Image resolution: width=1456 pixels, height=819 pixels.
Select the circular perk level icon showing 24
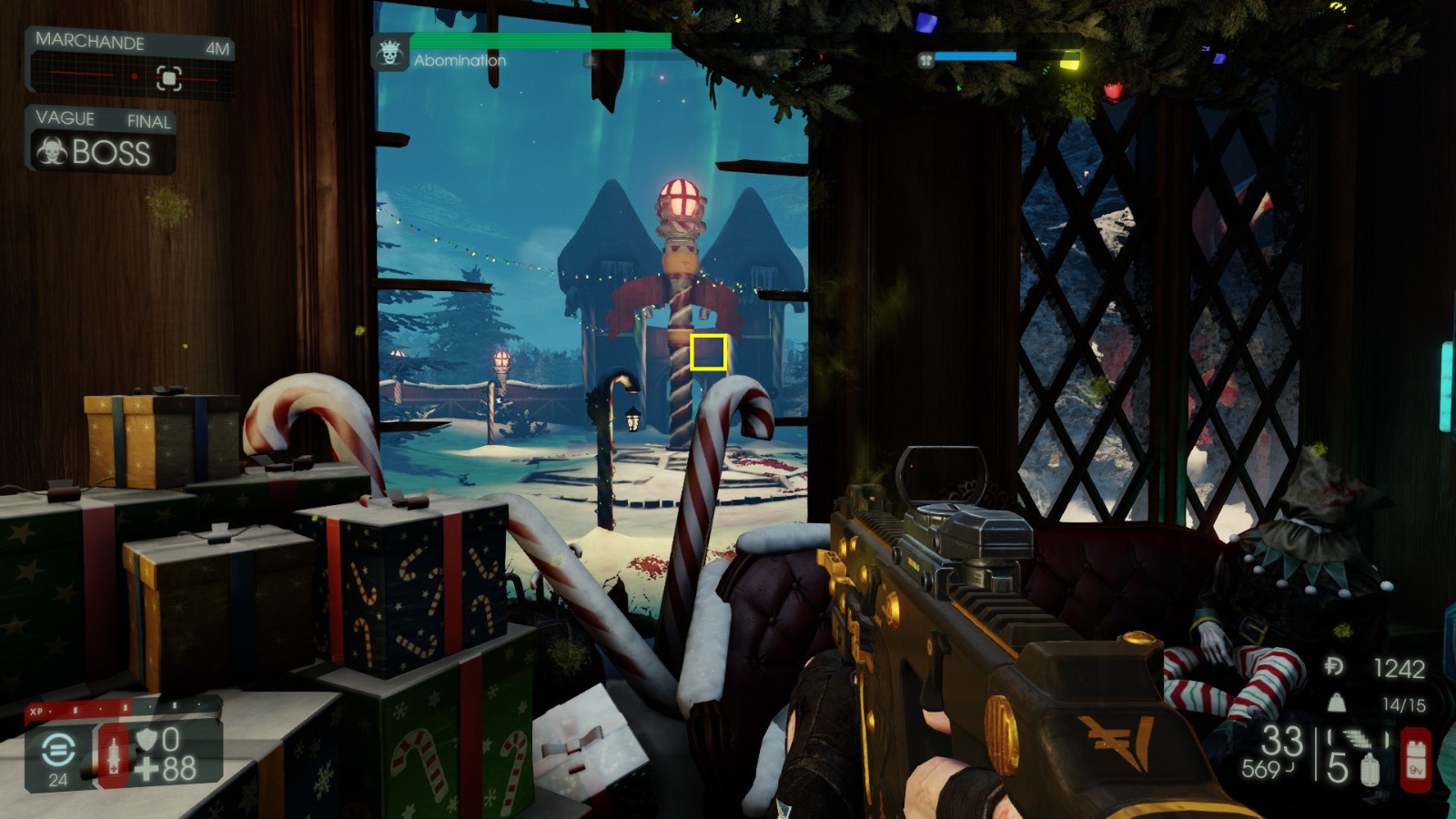pyautogui.click(x=56, y=748)
